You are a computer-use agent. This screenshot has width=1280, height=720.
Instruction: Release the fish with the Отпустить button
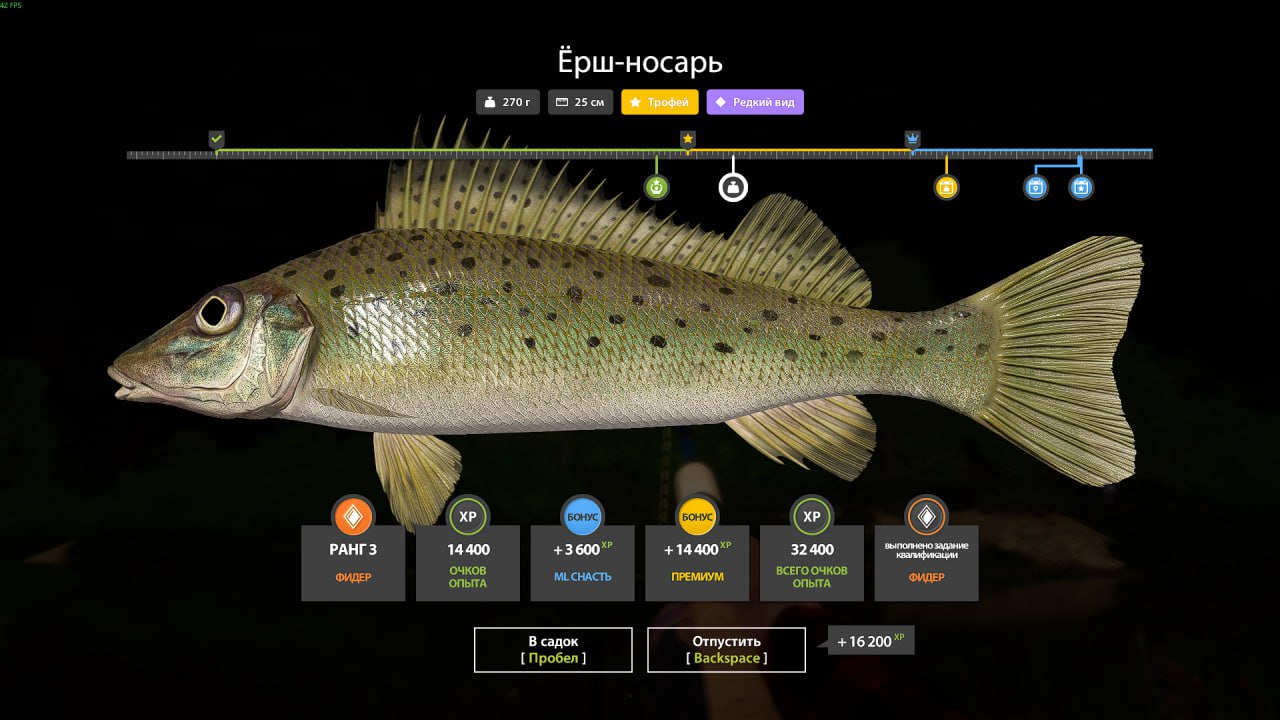click(x=726, y=649)
